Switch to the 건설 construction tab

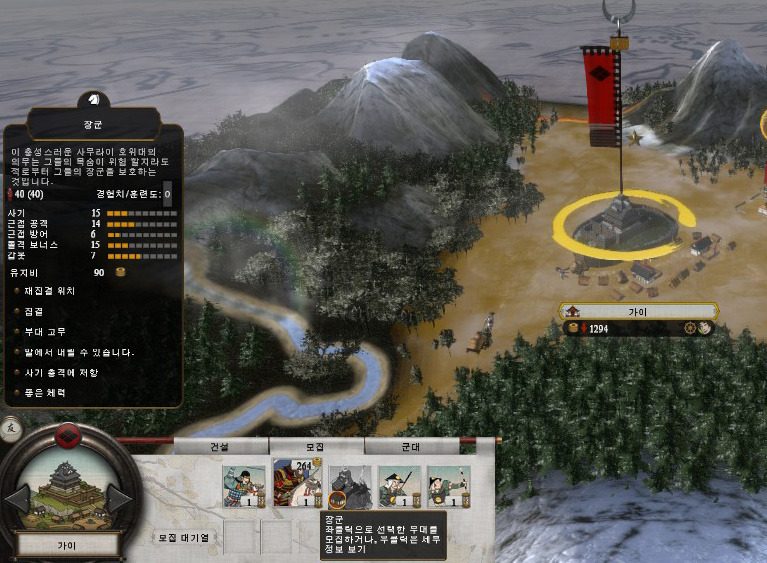220,447
